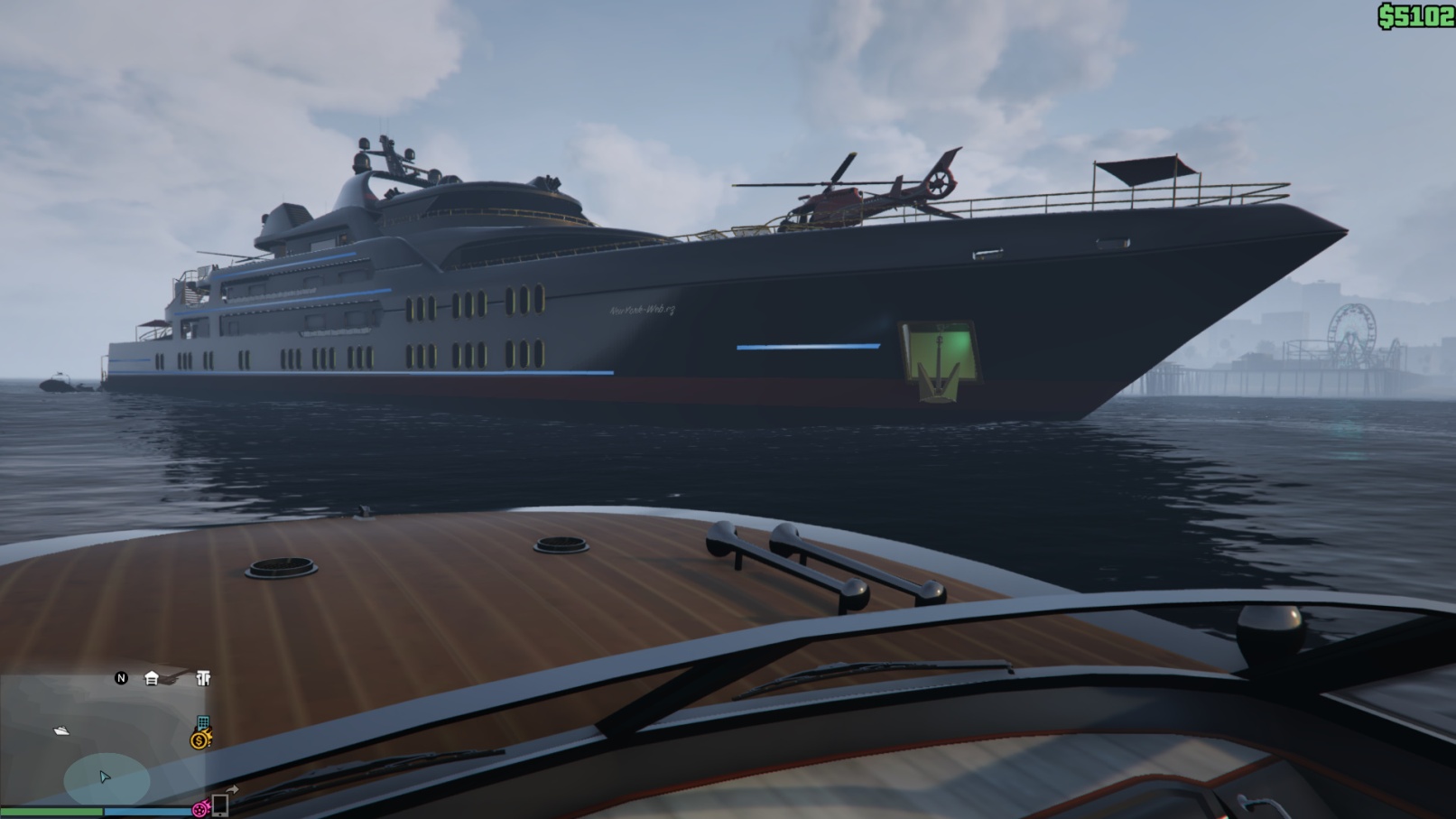Screen dimensions: 1456x819
Task: Select the garage blip on the minimap
Action: [x=152, y=678]
